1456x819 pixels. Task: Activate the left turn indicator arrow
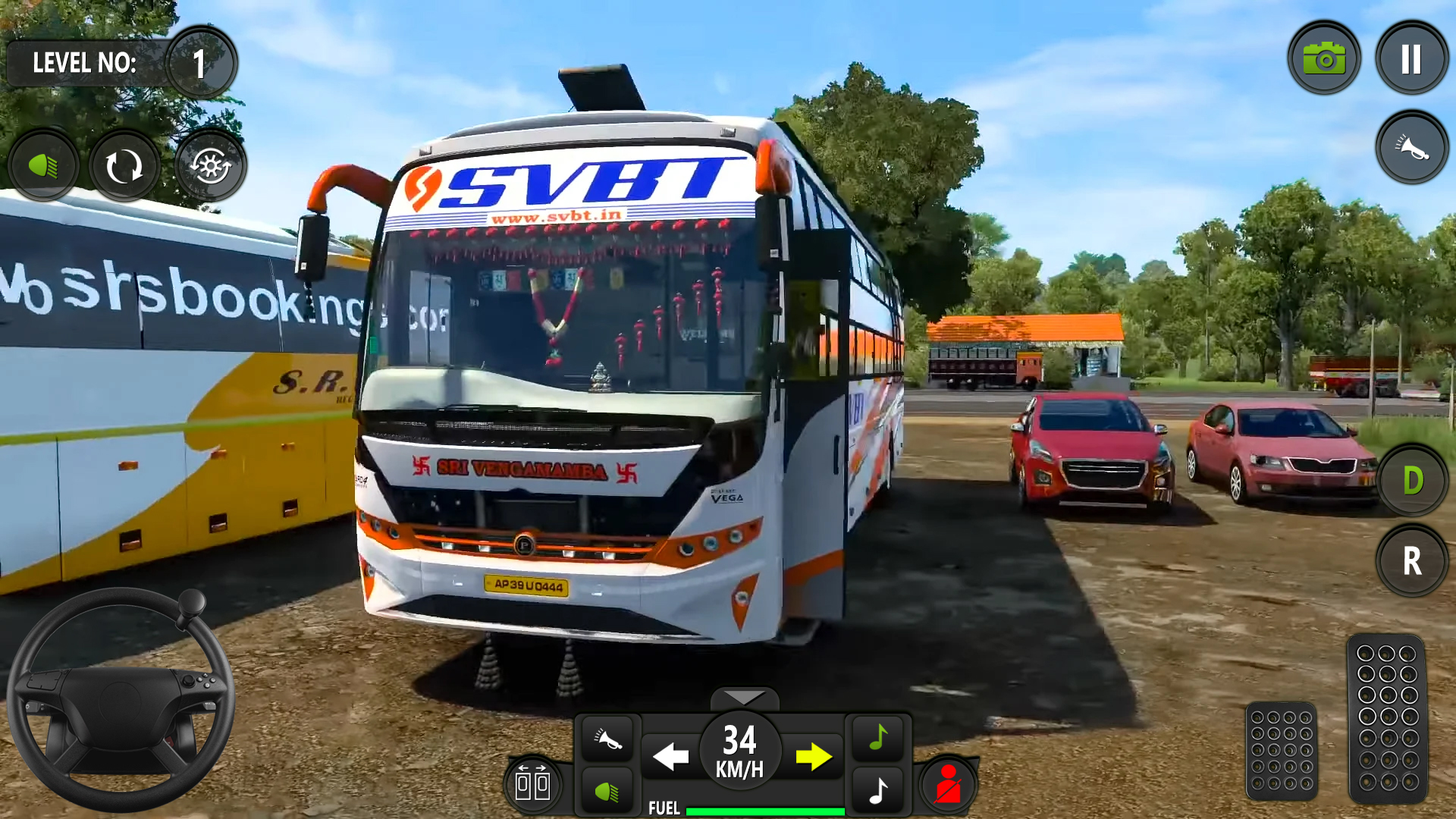tap(670, 756)
